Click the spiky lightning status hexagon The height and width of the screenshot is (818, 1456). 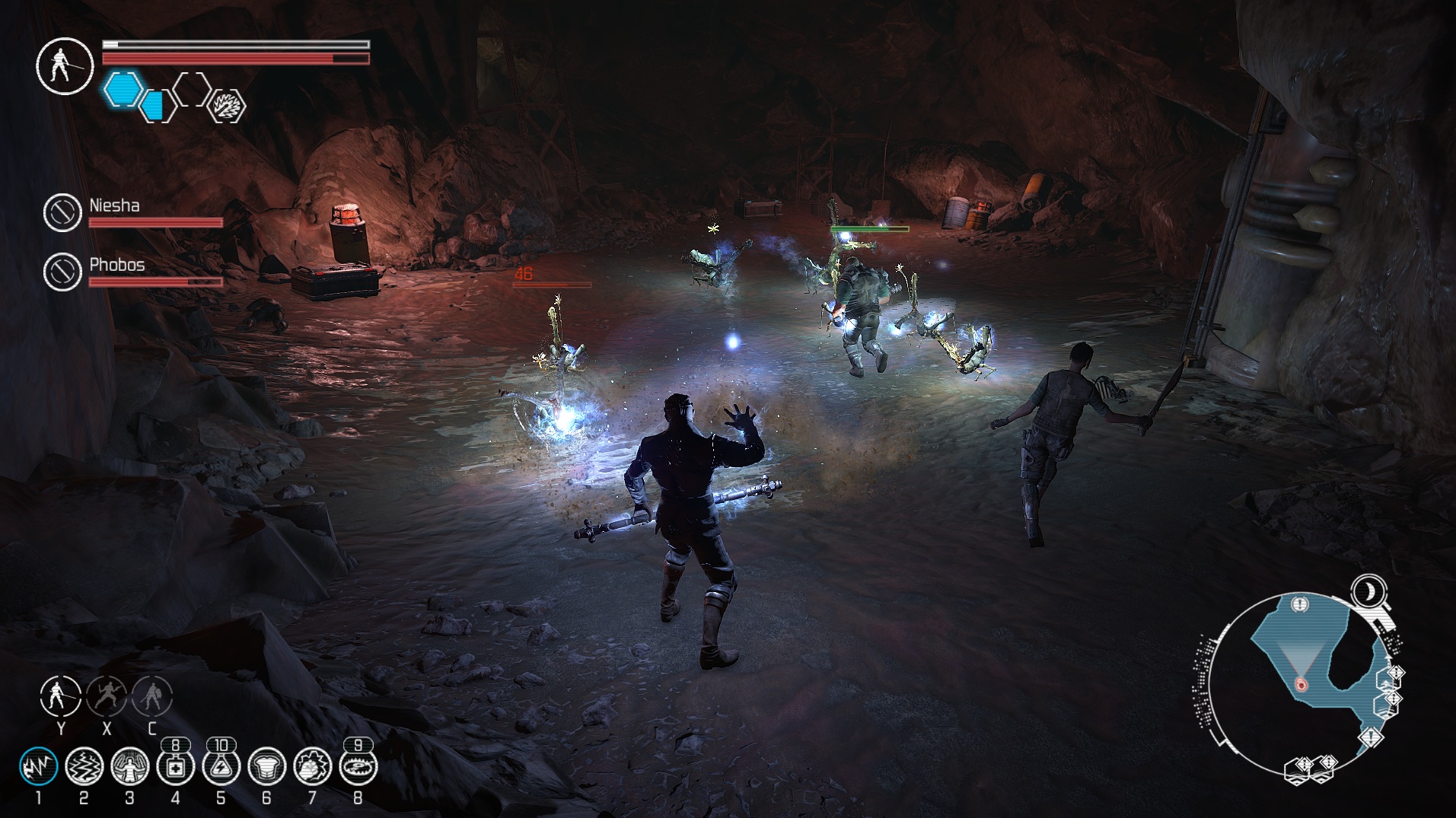pyautogui.click(x=228, y=106)
